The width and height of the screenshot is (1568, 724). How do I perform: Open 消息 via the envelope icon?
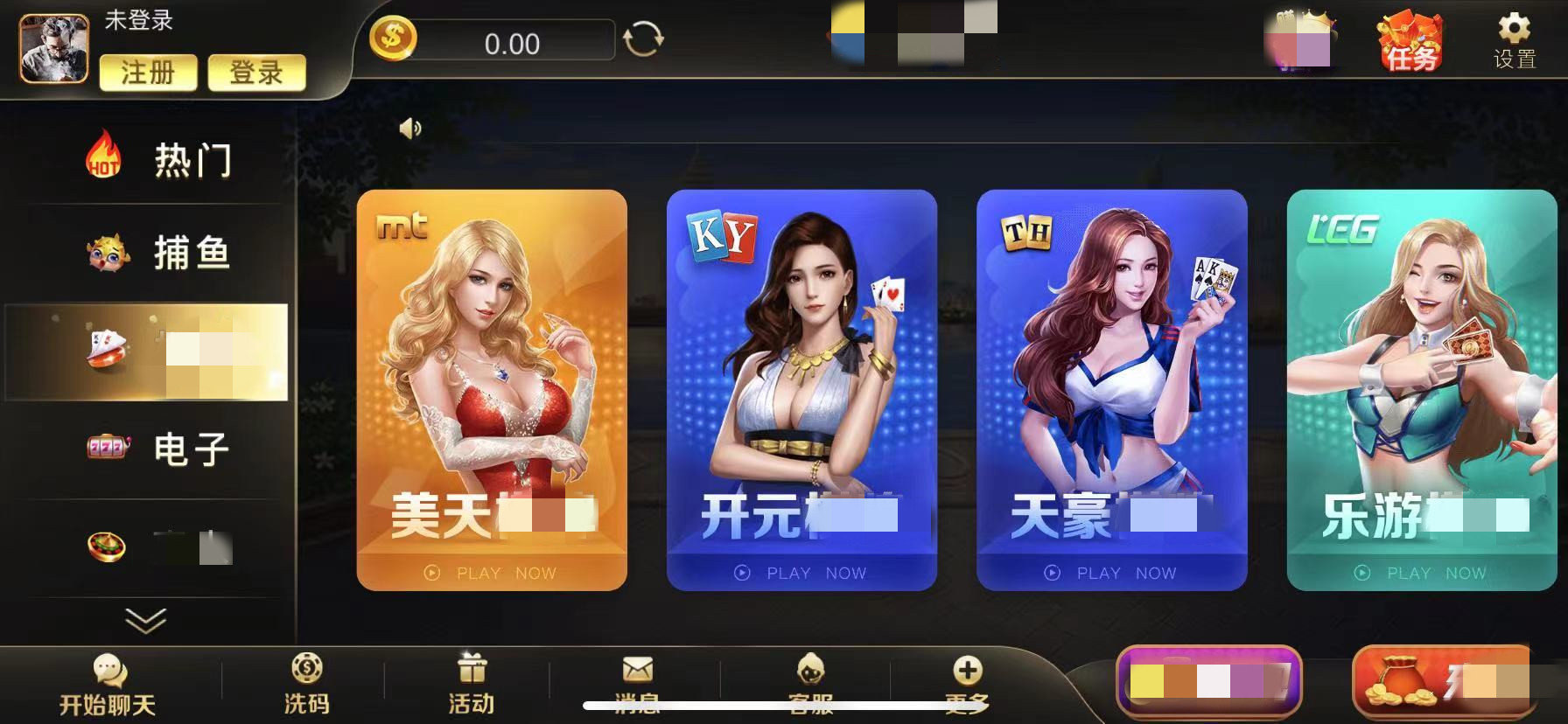(638, 669)
